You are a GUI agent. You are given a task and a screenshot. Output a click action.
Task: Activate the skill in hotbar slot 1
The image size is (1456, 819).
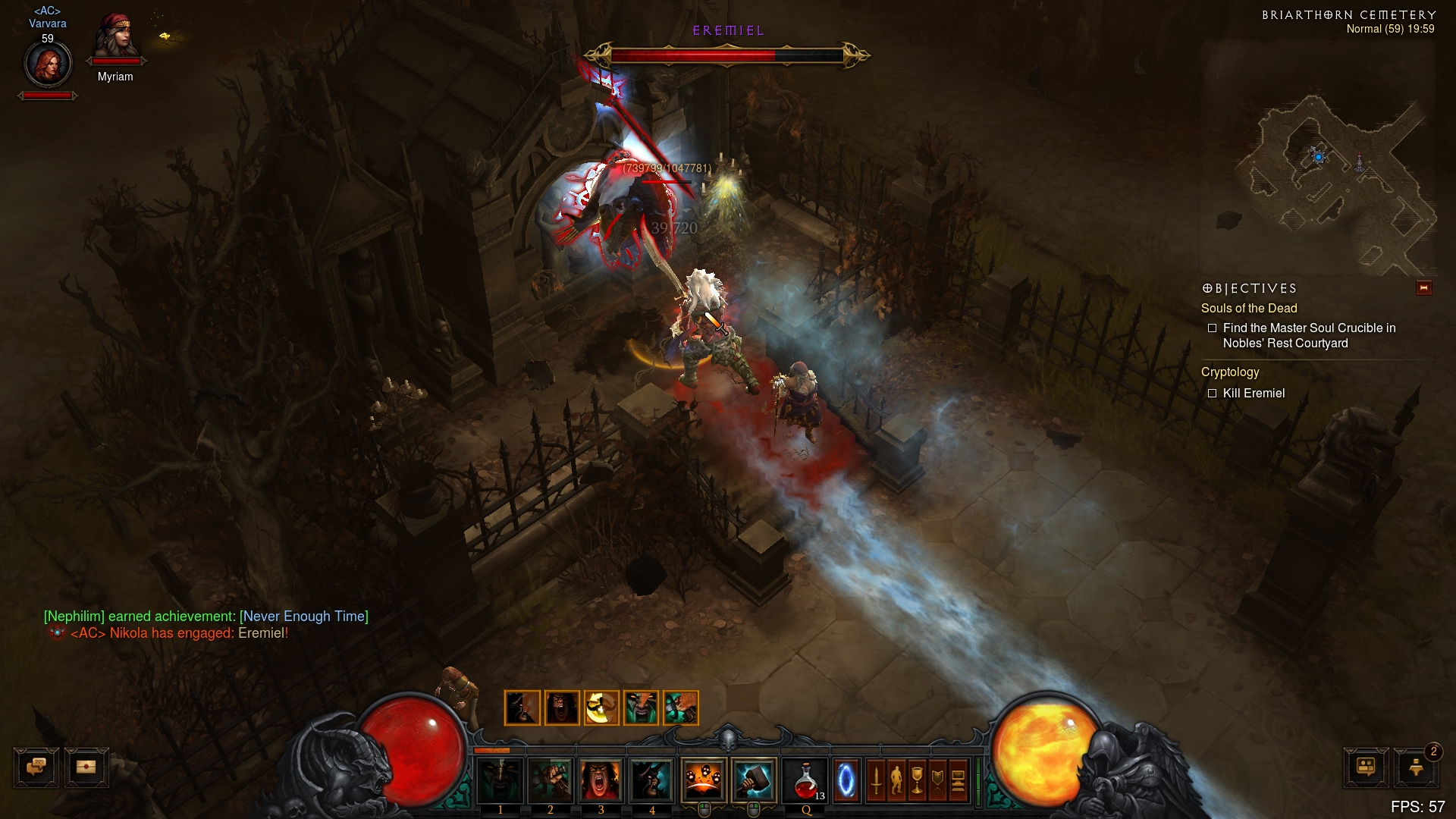click(x=500, y=780)
